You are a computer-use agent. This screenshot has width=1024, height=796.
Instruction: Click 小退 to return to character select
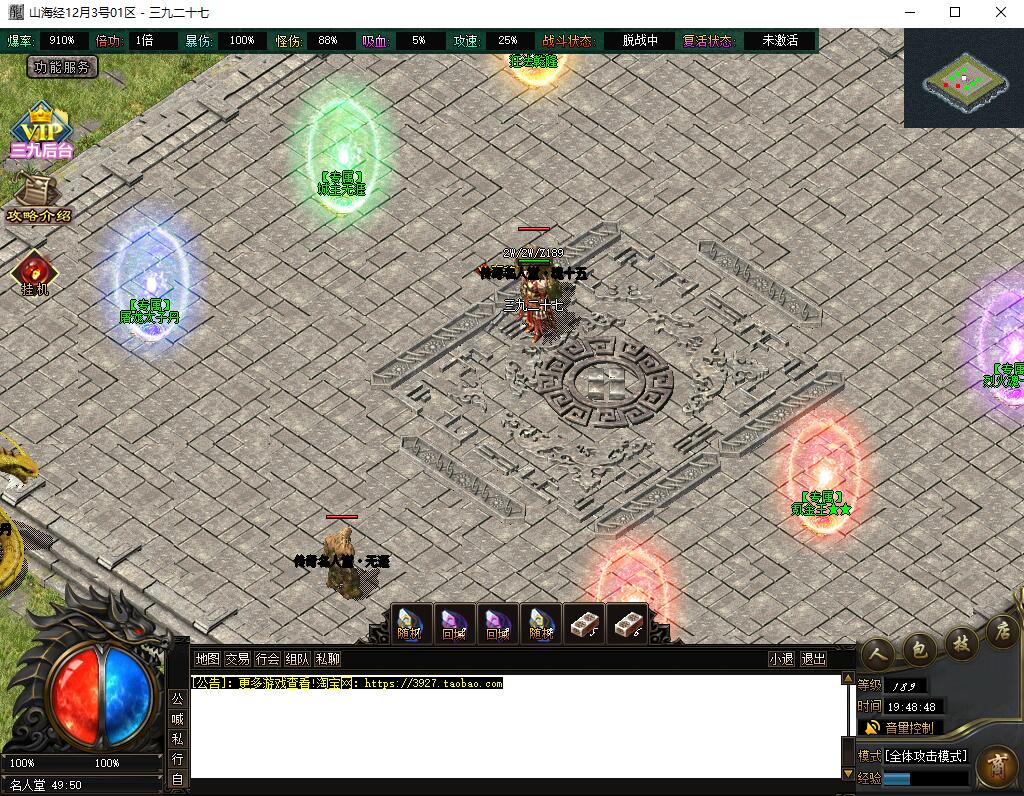(x=781, y=659)
